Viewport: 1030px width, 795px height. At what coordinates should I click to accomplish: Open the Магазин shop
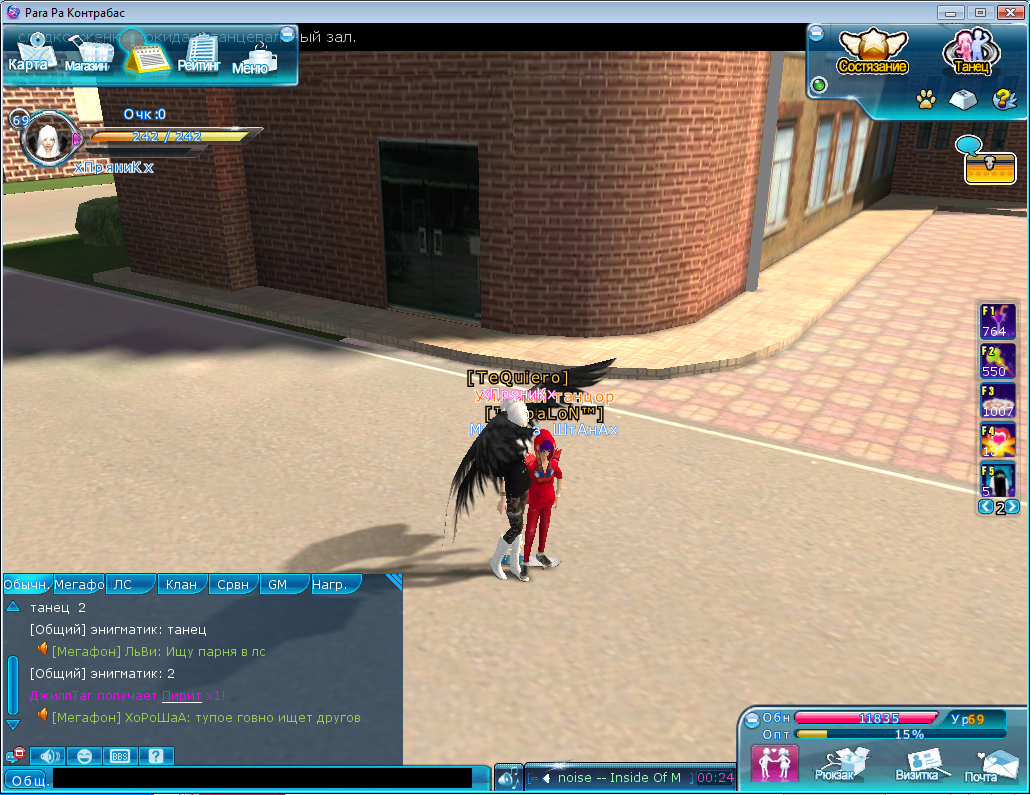point(87,57)
